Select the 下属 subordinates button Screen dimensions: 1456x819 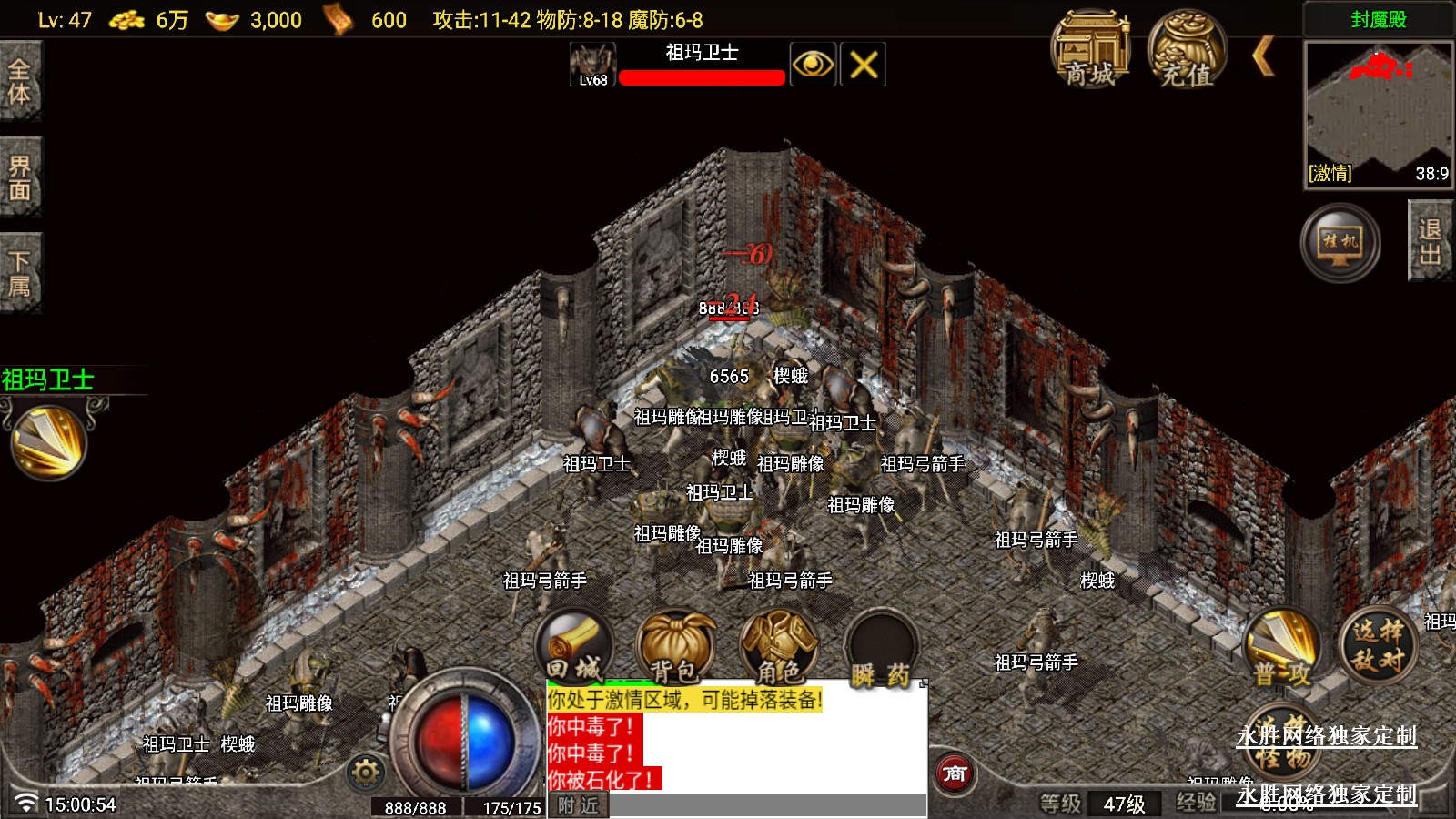[20, 274]
